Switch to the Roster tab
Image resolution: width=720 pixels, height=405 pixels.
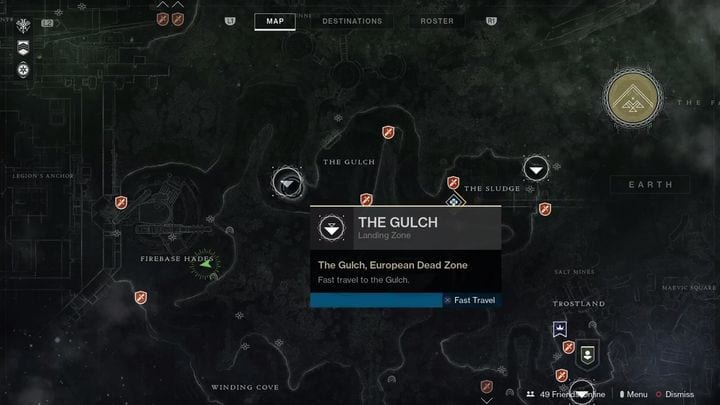(437, 21)
